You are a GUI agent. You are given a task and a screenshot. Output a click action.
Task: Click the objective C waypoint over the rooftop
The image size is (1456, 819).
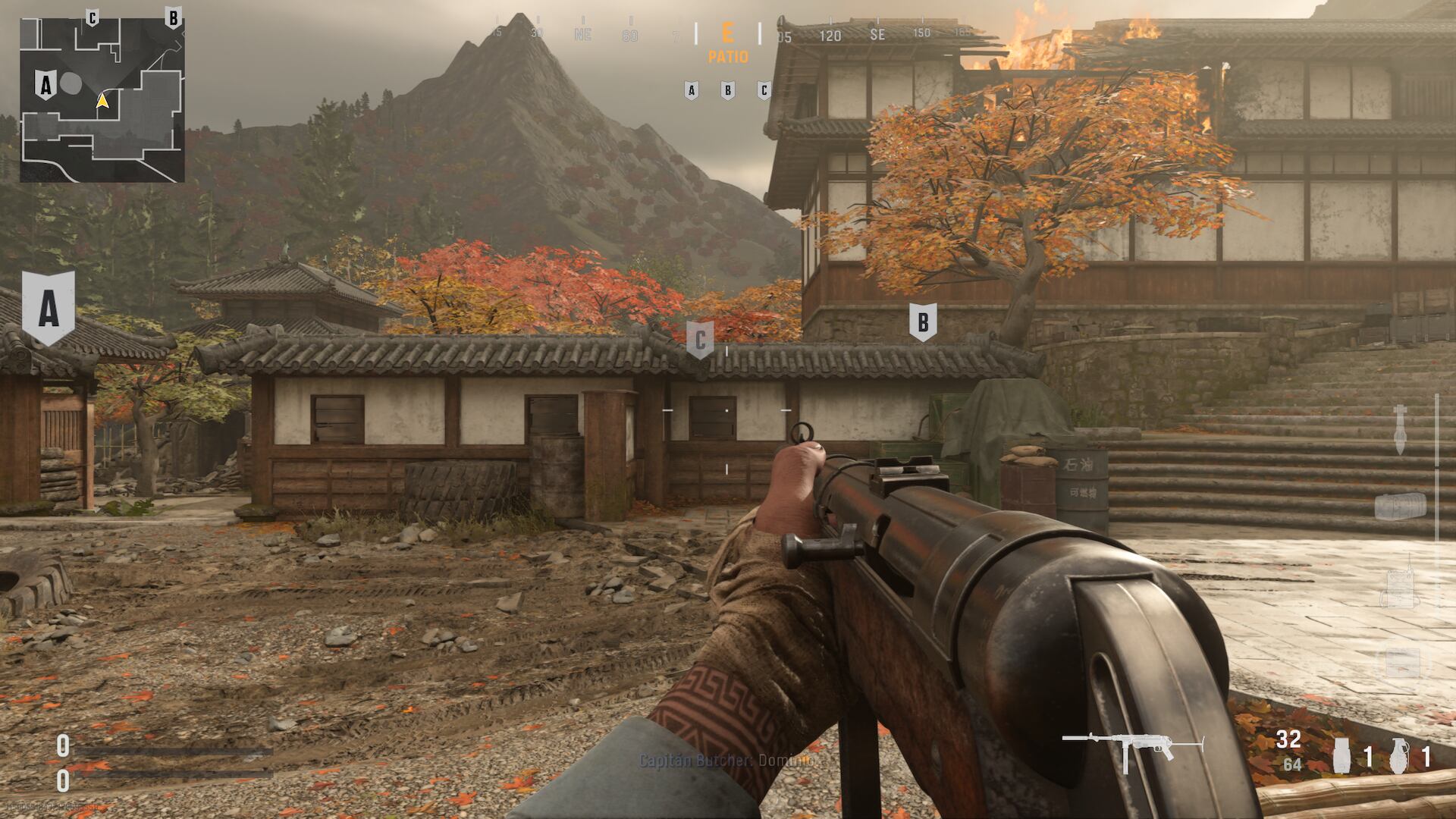click(x=700, y=340)
